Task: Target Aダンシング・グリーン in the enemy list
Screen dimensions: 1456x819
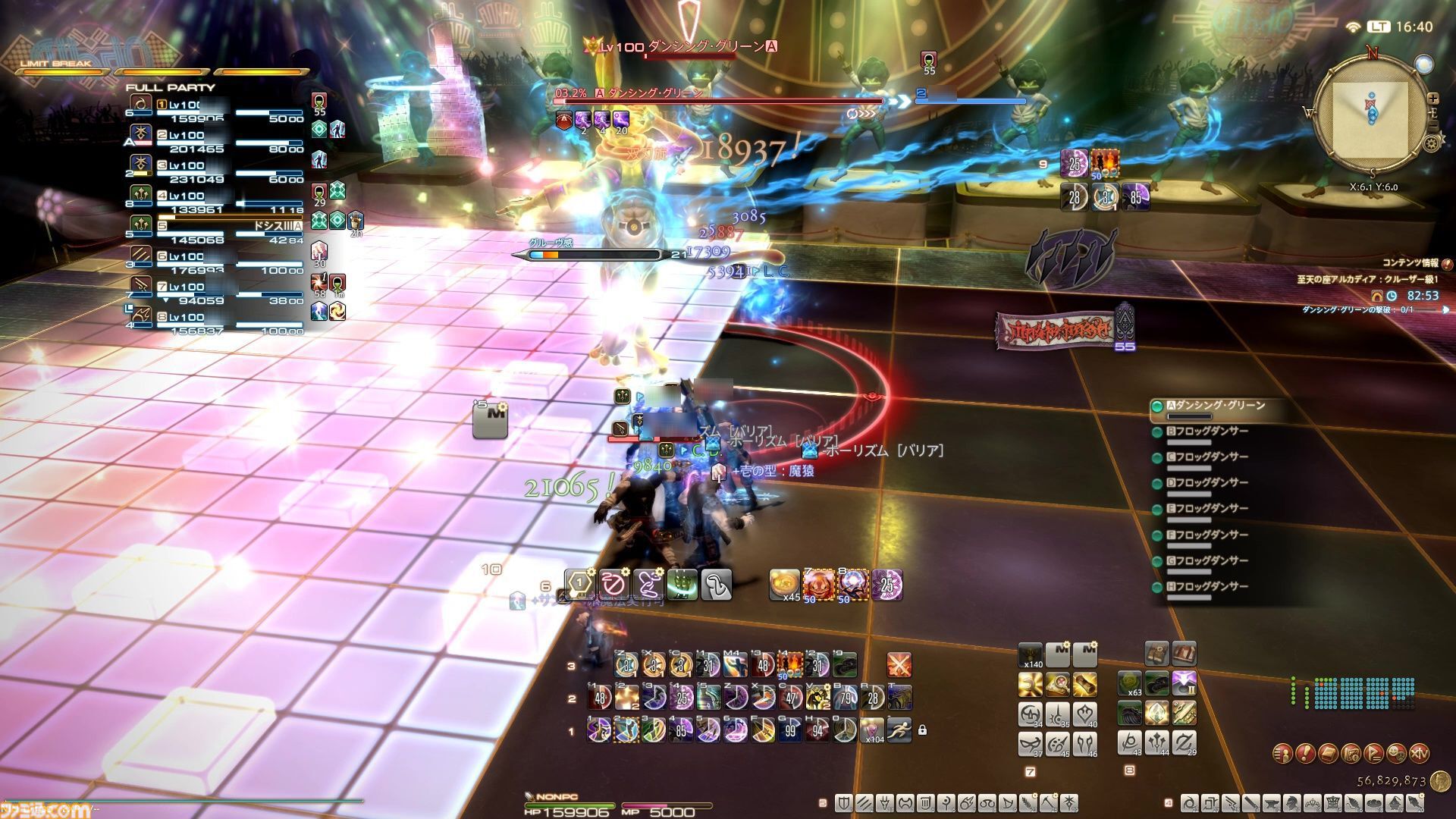Action: (x=1213, y=406)
